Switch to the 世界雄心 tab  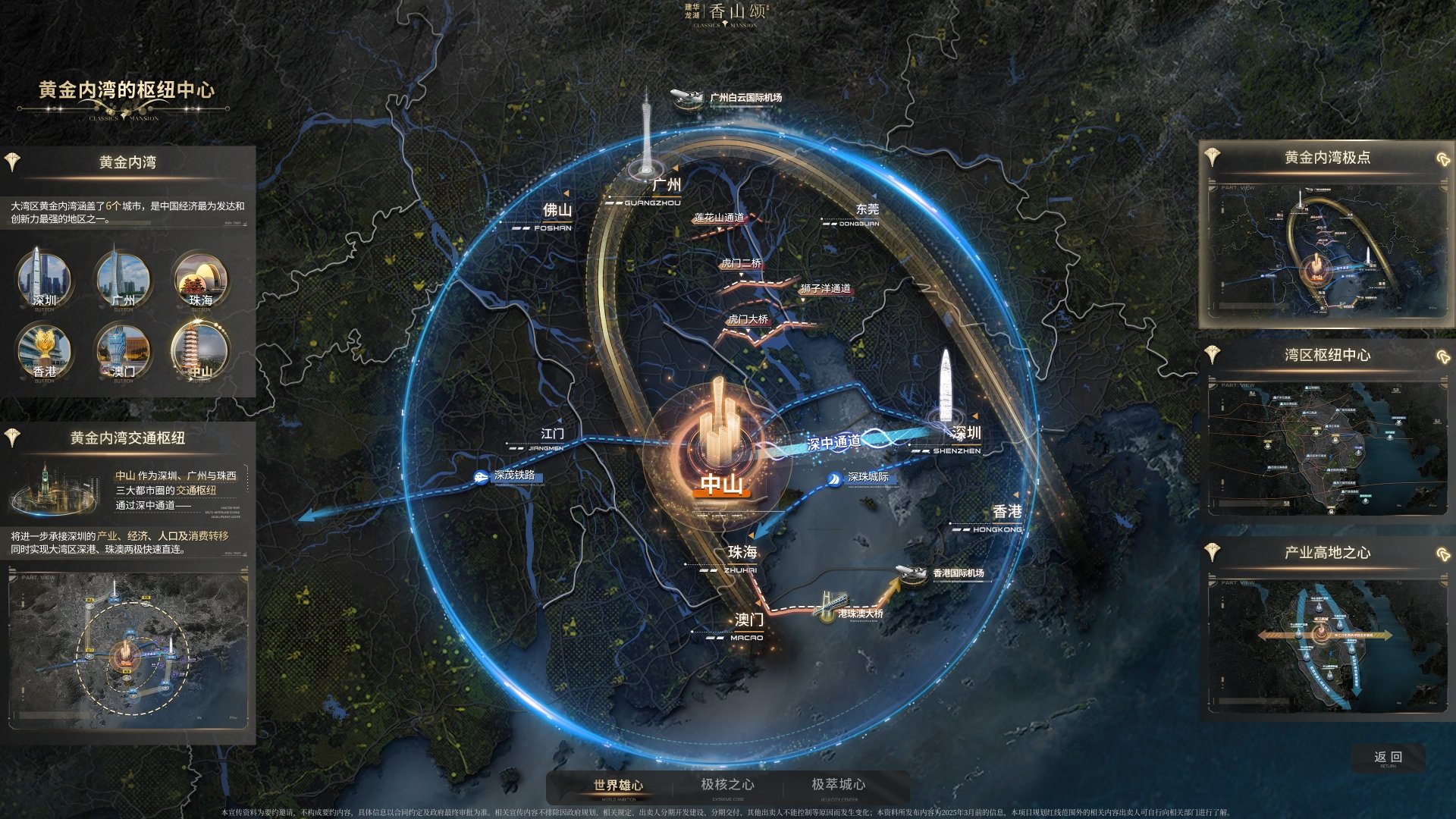[618, 786]
